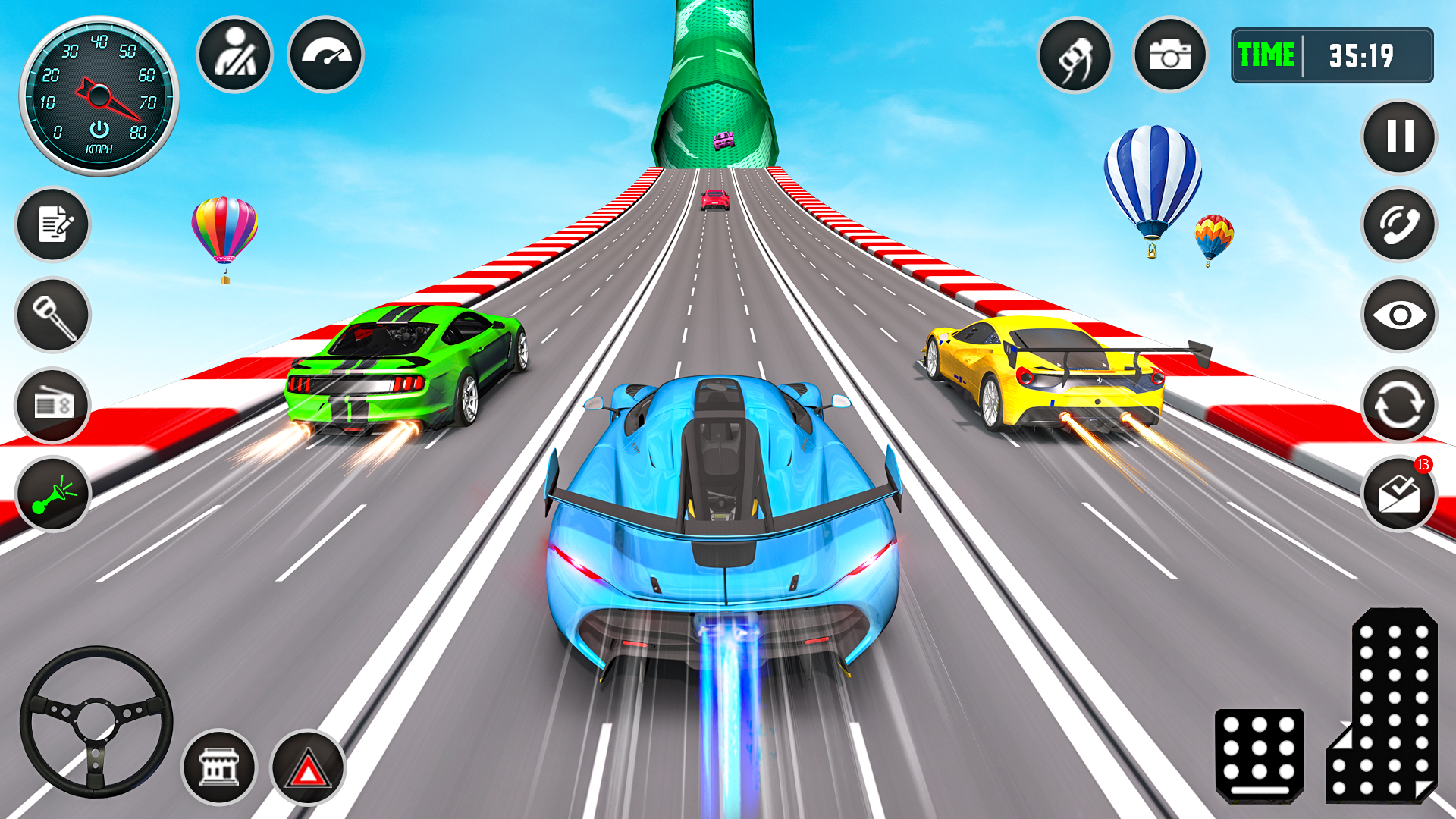
Task: Answer using the phone call icon
Action: pos(1399,225)
